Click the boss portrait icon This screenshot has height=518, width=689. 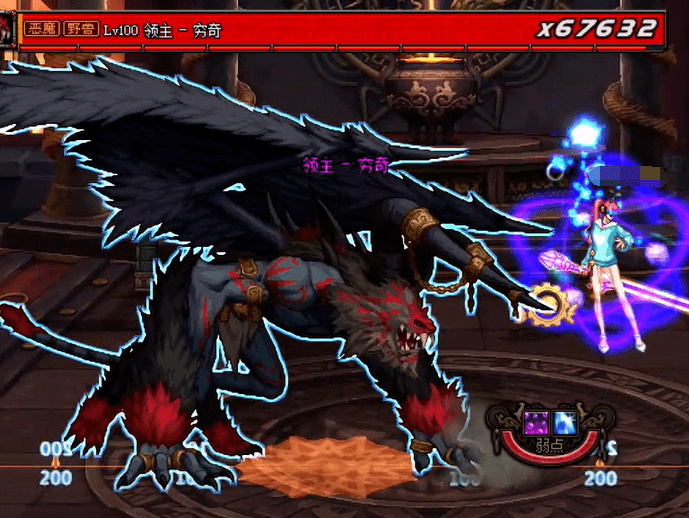click(7, 30)
